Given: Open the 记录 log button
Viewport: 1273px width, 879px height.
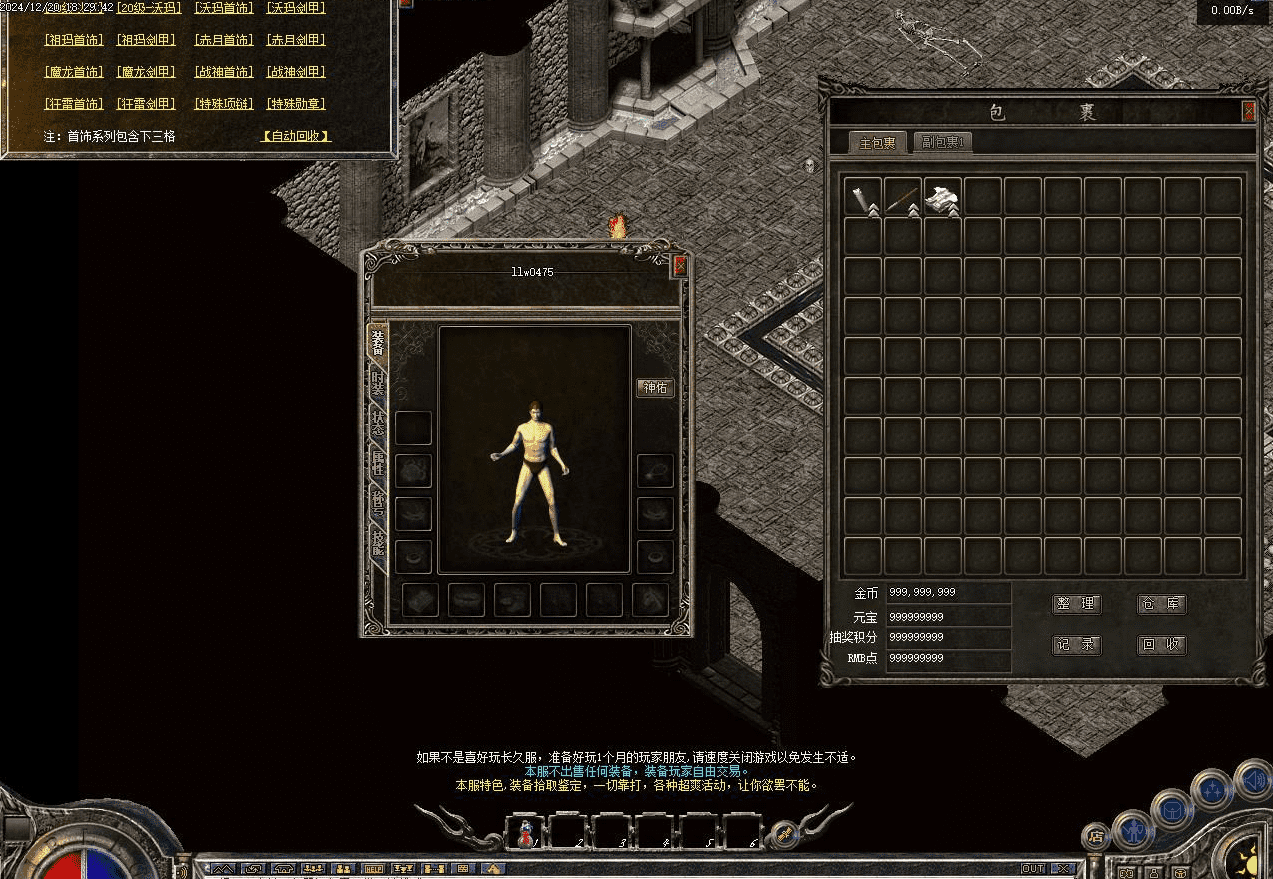Looking at the screenshot, I should 1077,645.
